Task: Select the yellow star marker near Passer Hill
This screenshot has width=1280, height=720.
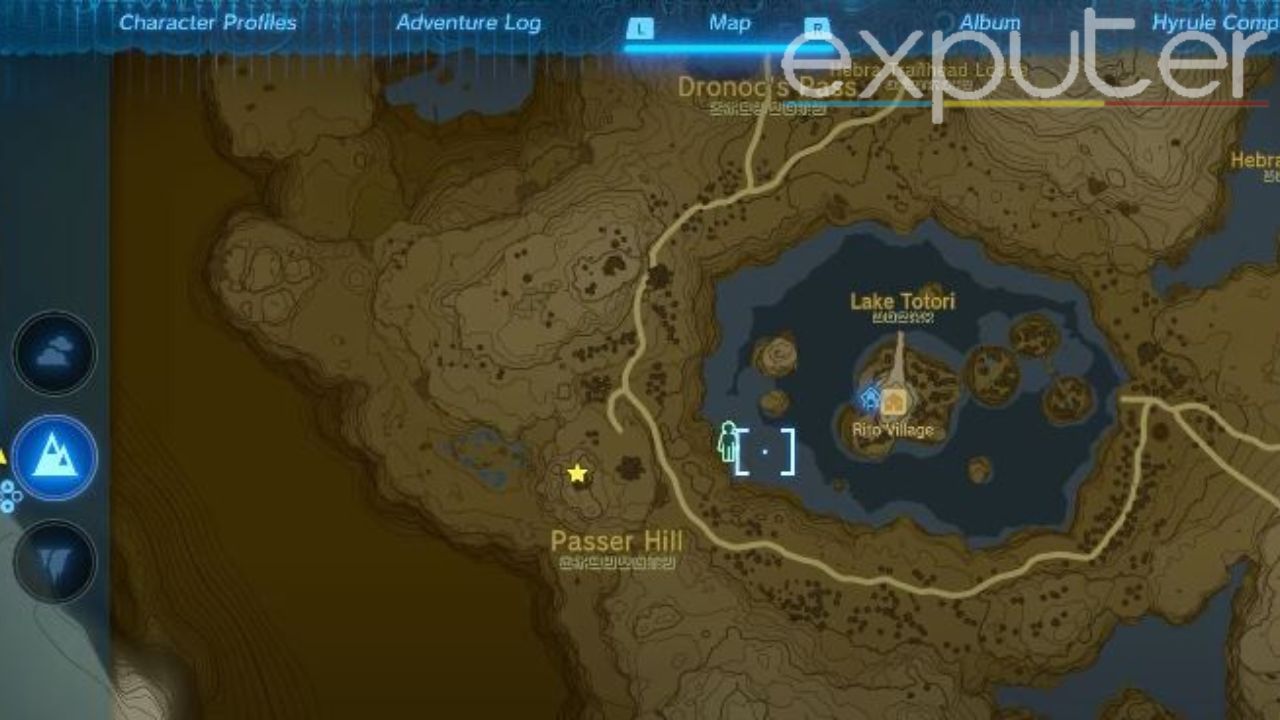Action: click(x=577, y=473)
